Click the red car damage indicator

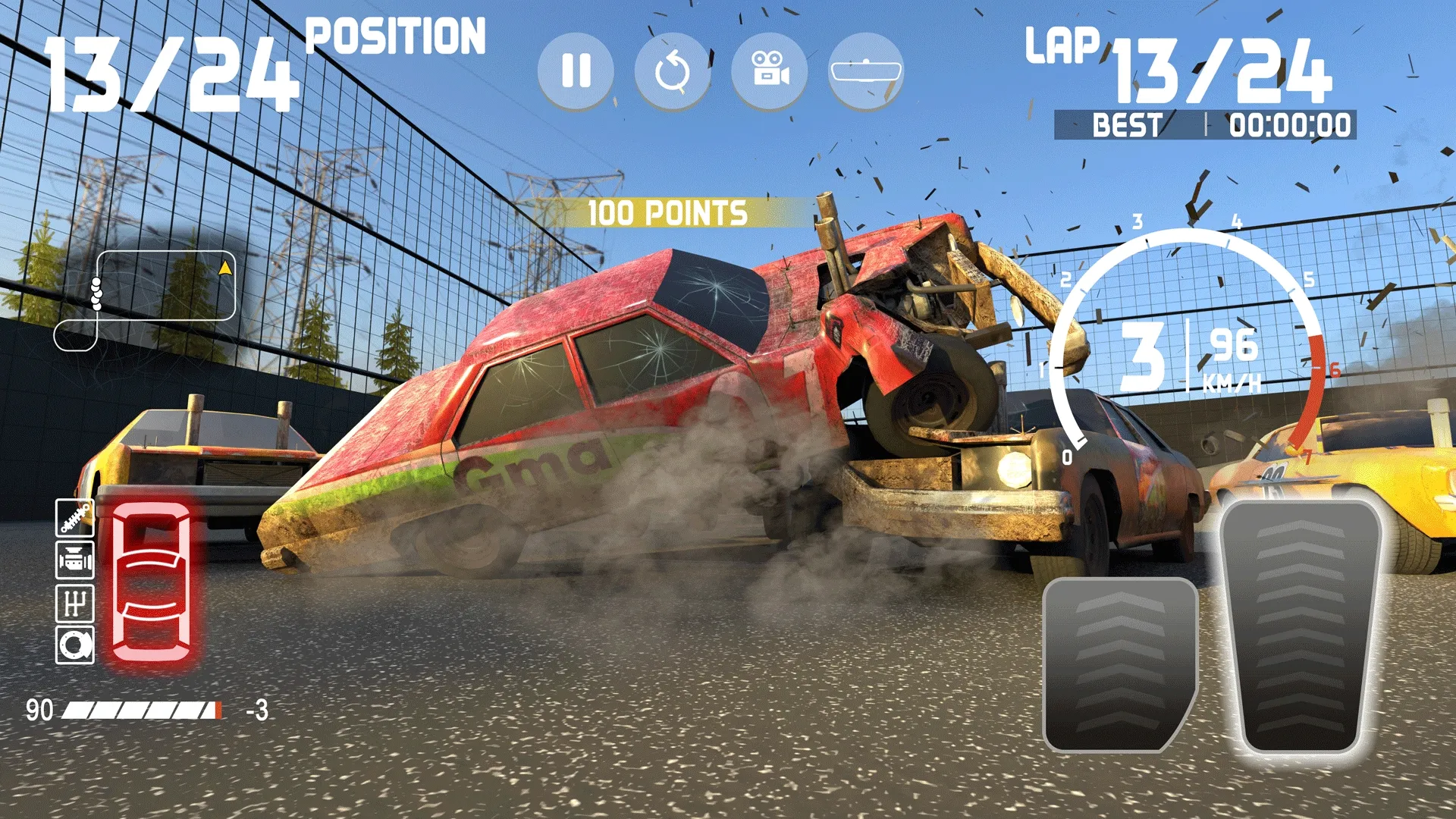click(x=152, y=582)
